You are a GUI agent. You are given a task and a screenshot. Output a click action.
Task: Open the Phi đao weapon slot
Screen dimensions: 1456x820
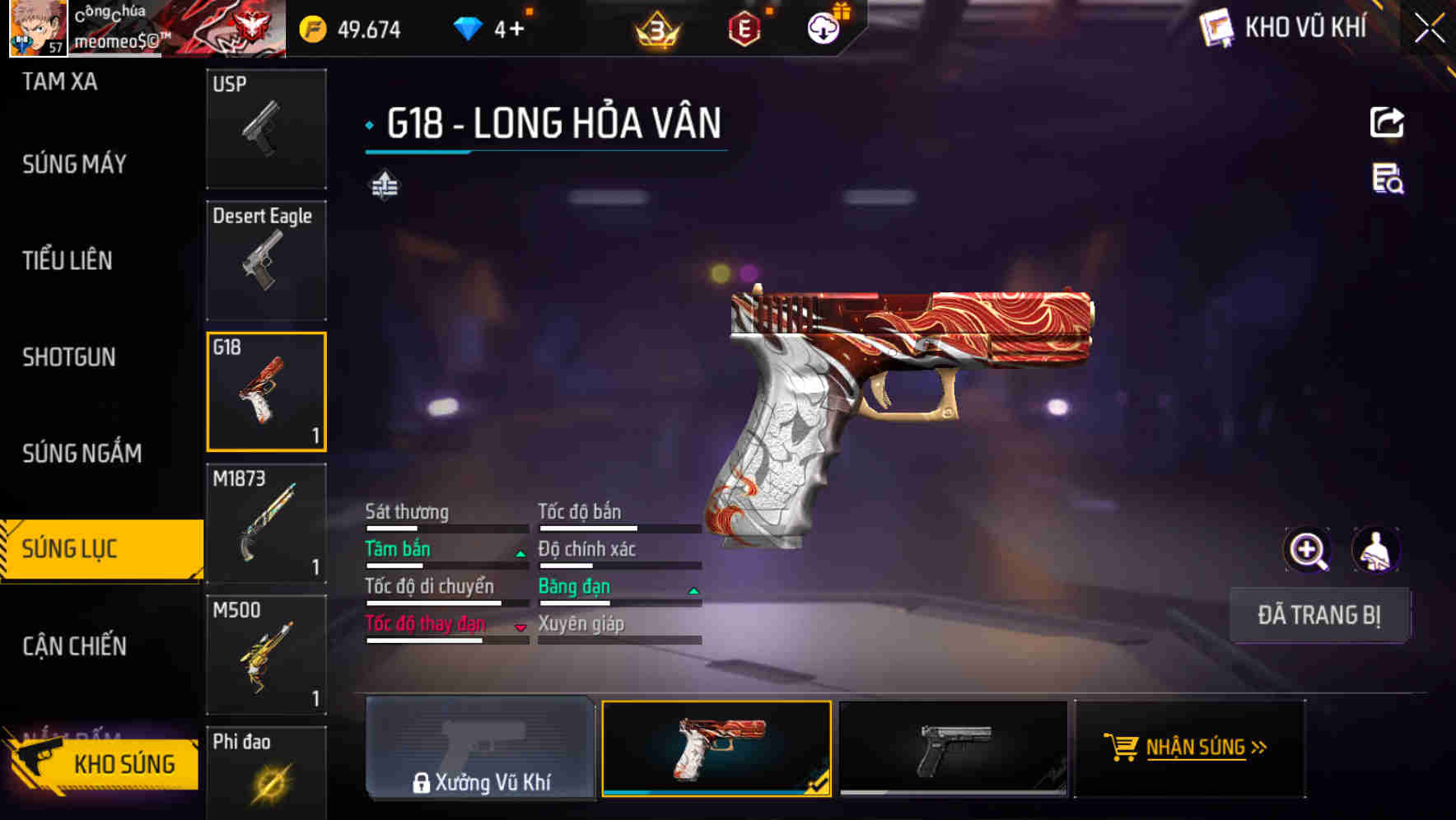[x=266, y=774]
